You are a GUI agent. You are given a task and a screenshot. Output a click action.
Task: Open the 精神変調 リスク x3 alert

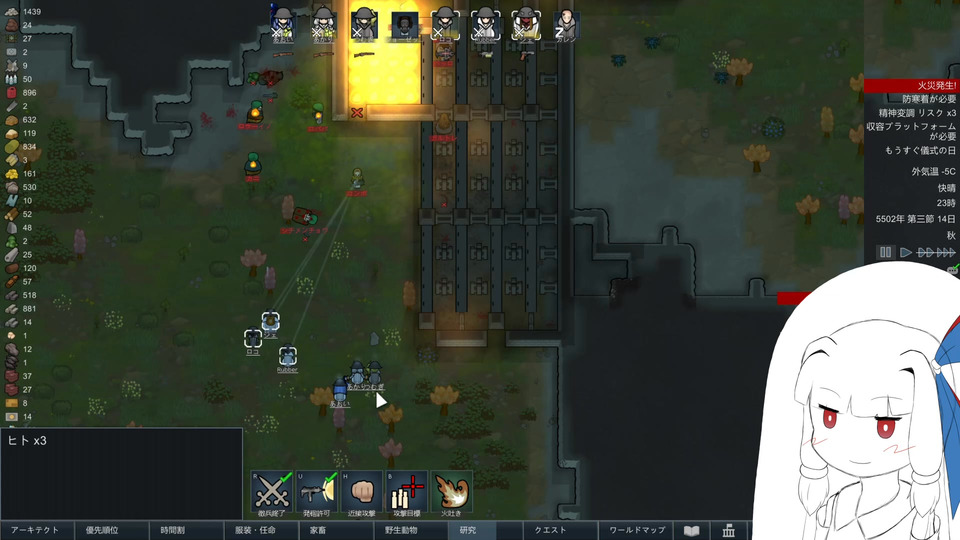(x=911, y=113)
